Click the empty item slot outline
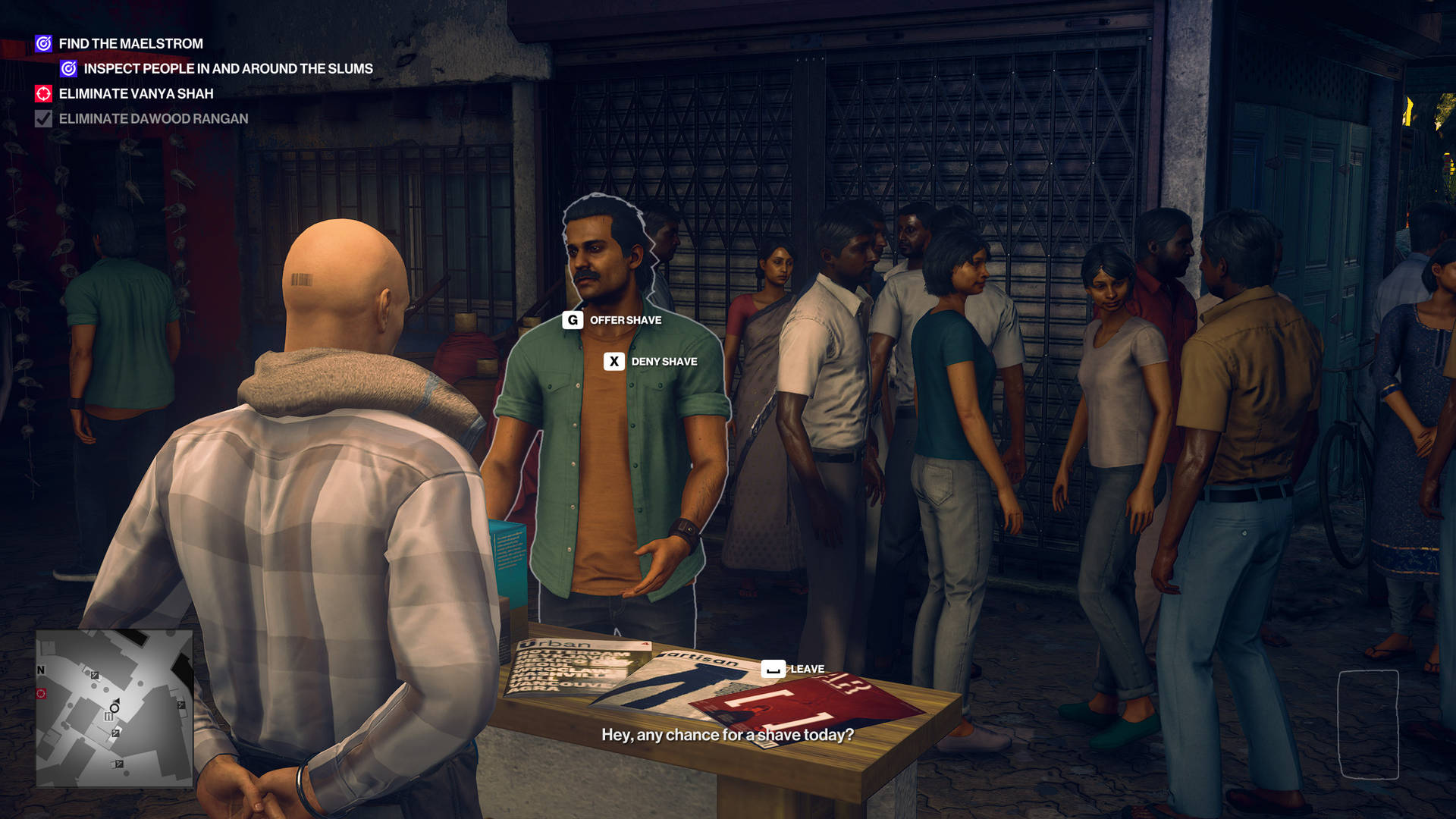The image size is (1456, 819). point(1368,724)
